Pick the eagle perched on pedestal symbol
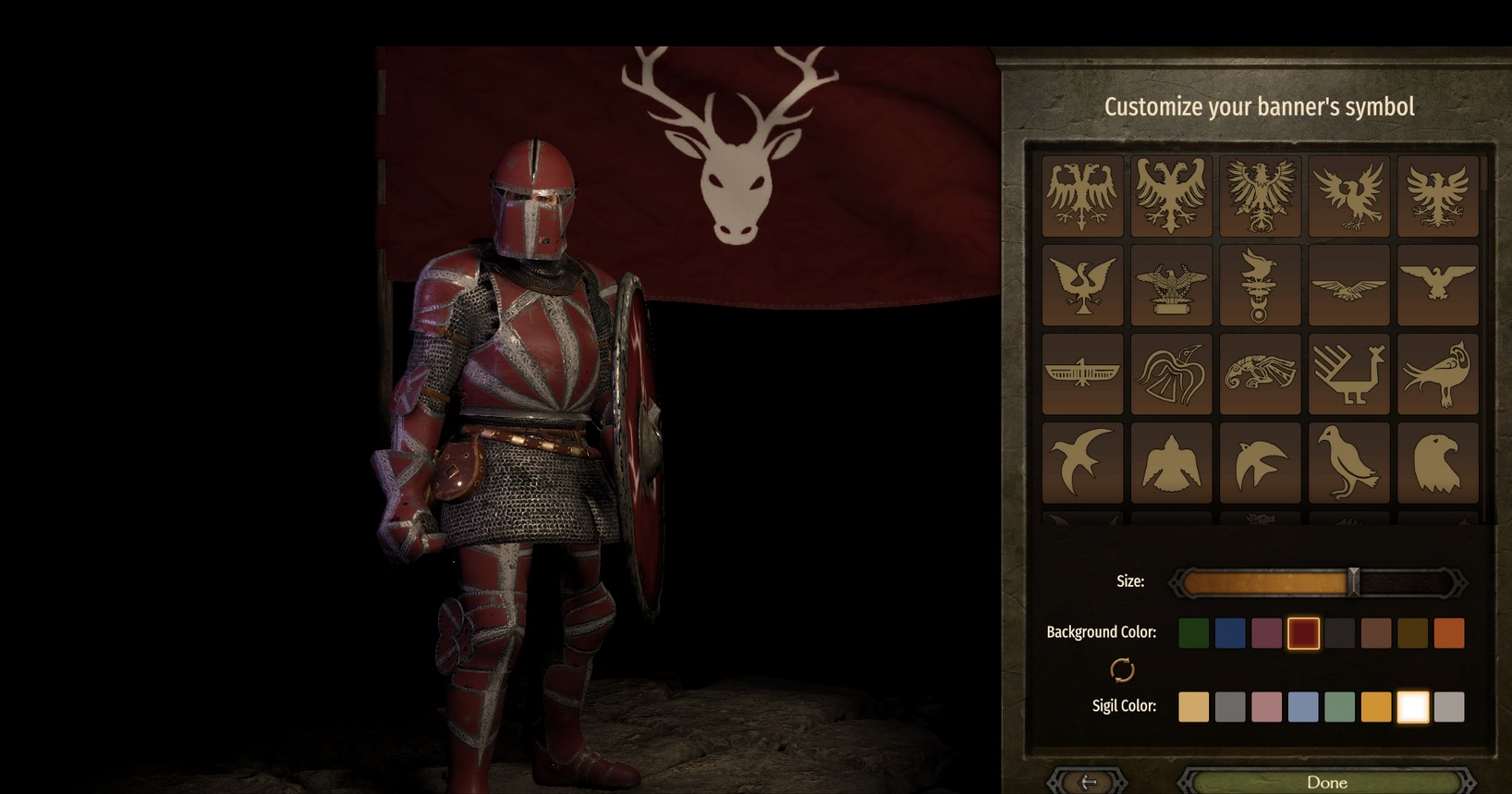 (1171, 285)
